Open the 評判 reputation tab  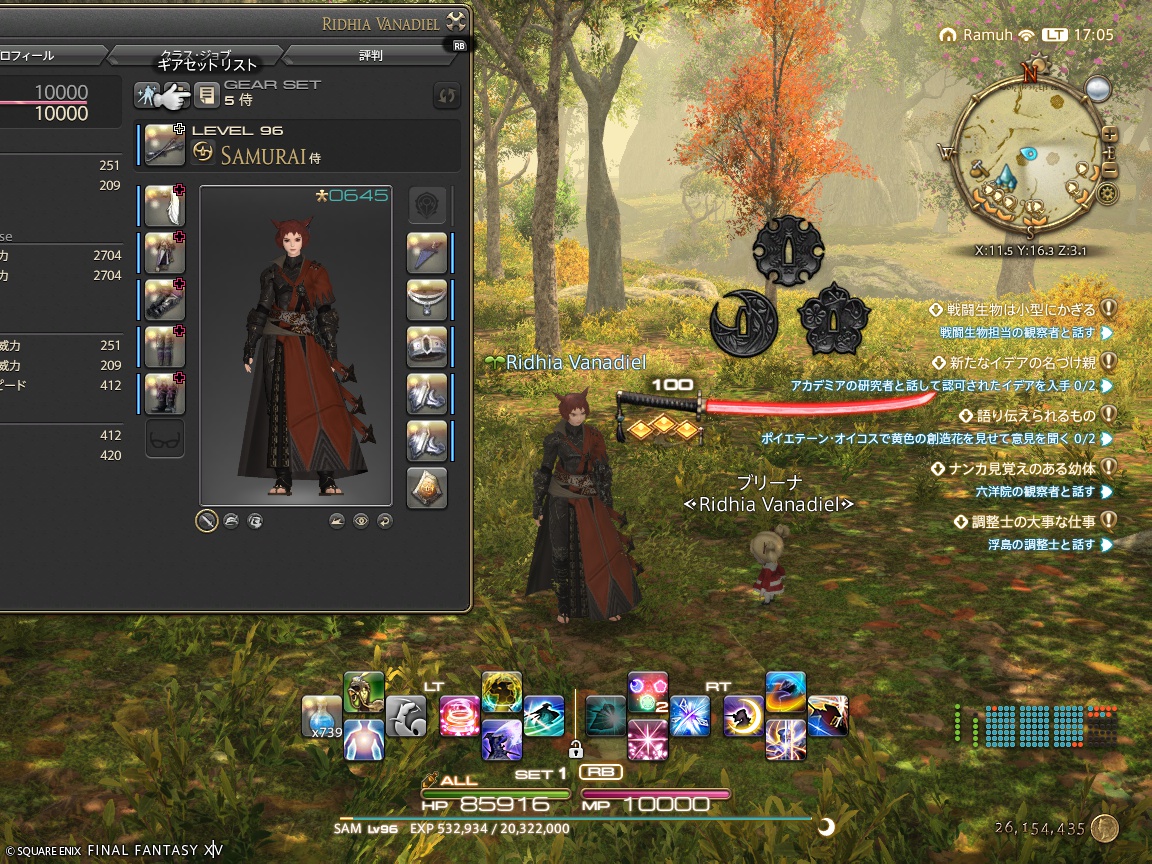[370, 55]
